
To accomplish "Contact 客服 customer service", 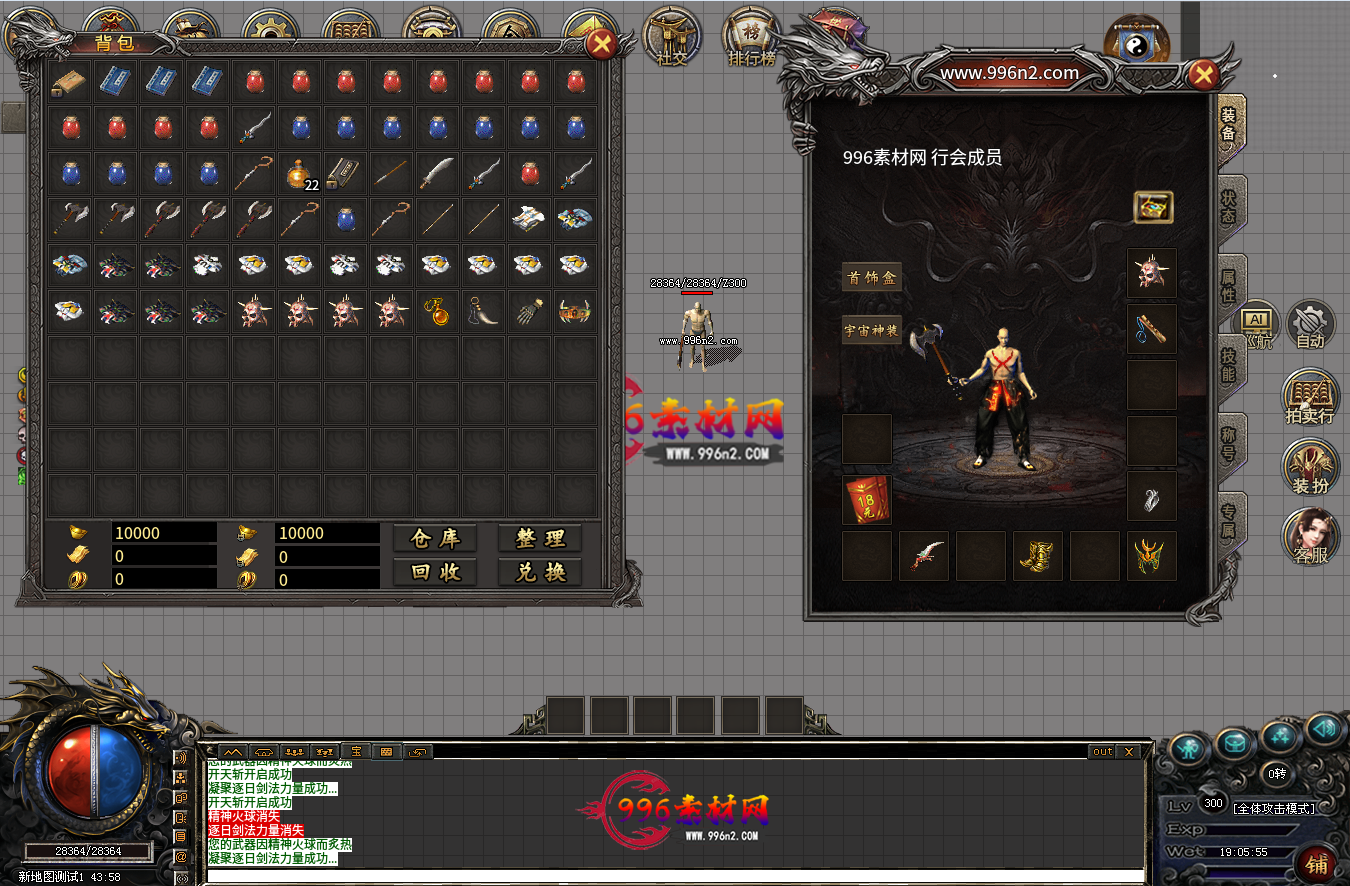I will click(1310, 538).
